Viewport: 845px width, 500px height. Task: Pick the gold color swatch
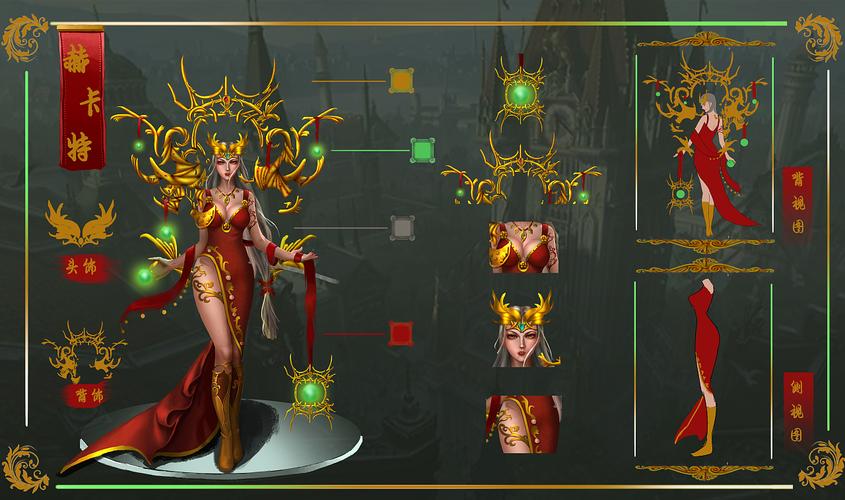(401, 81)
